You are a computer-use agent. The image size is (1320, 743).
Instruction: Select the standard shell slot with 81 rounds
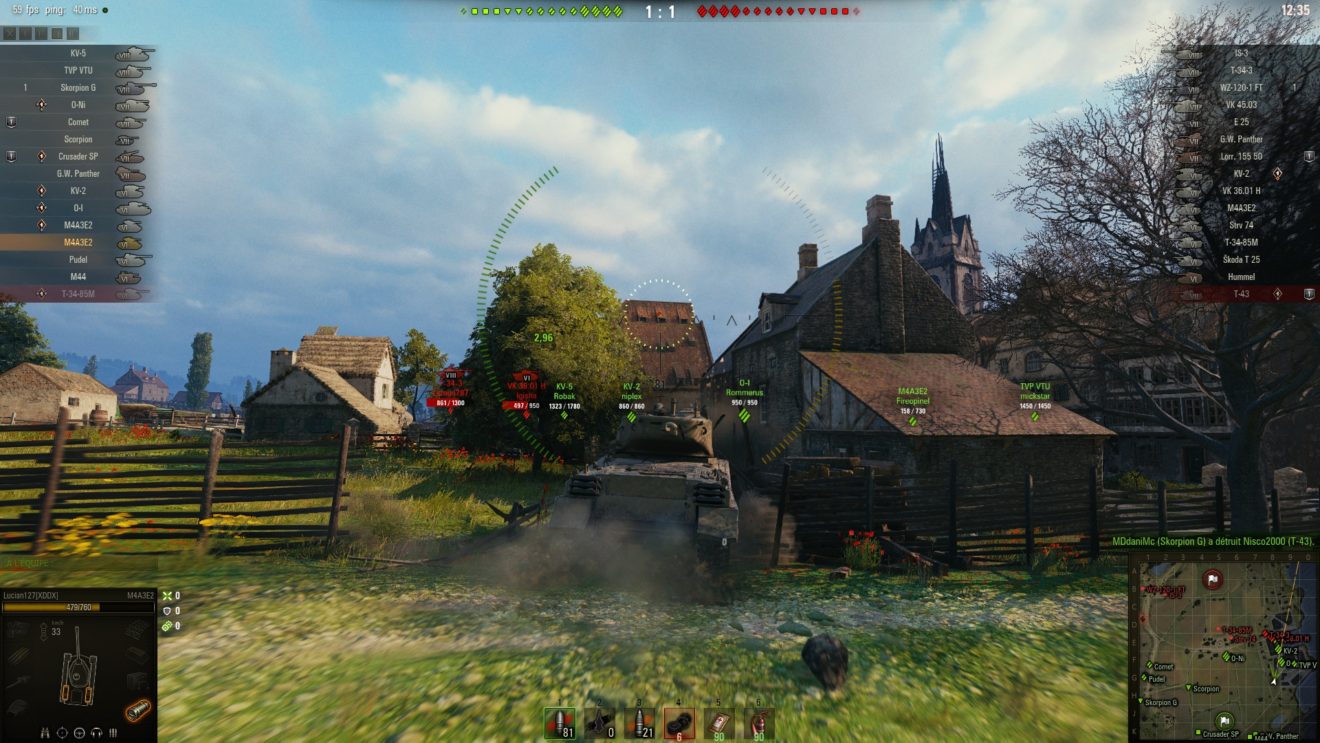(x=559, y=722)
